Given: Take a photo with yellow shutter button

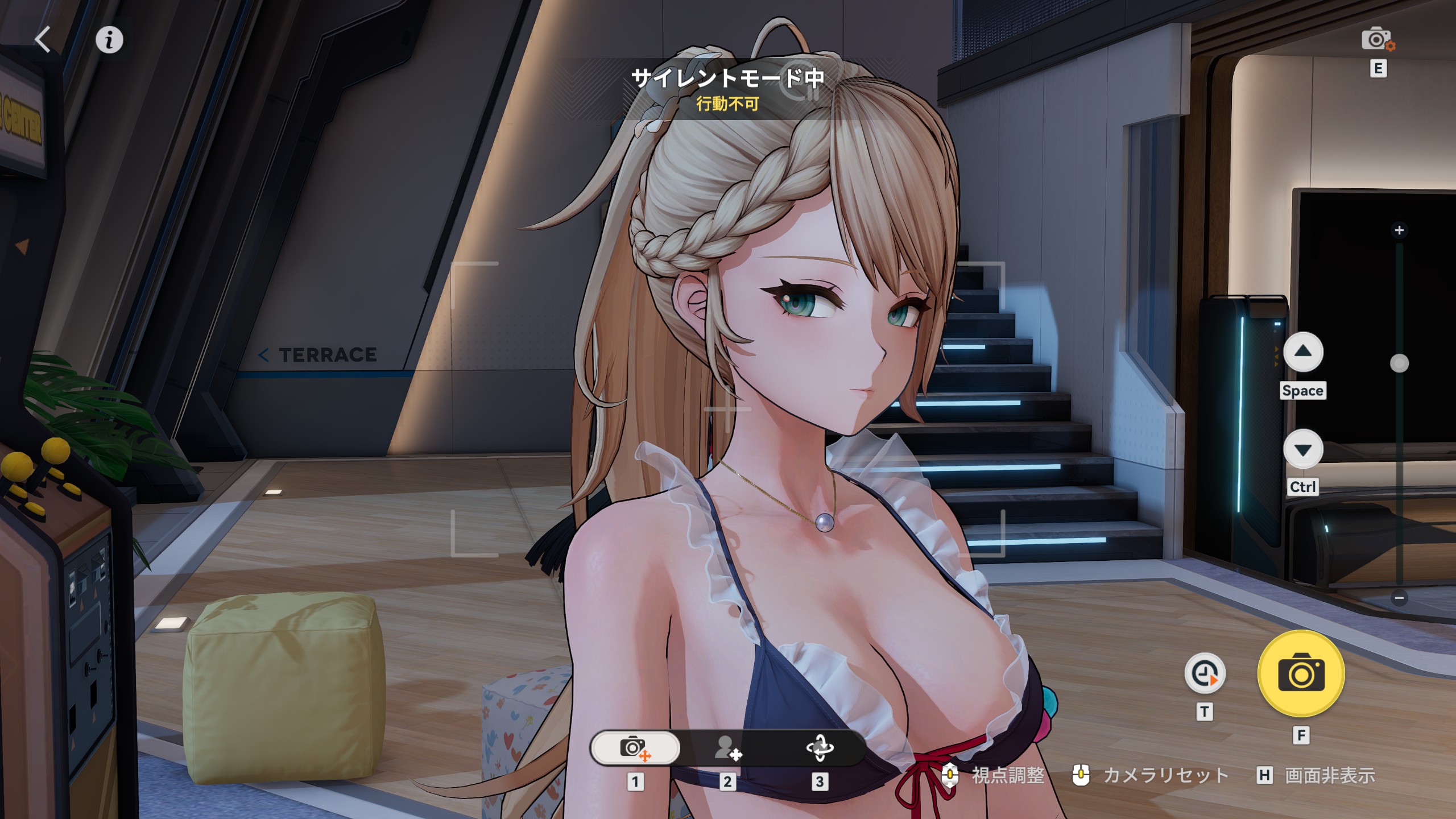Looking at the screenshot, I should pyautogui.click(x=1301, y=674).
